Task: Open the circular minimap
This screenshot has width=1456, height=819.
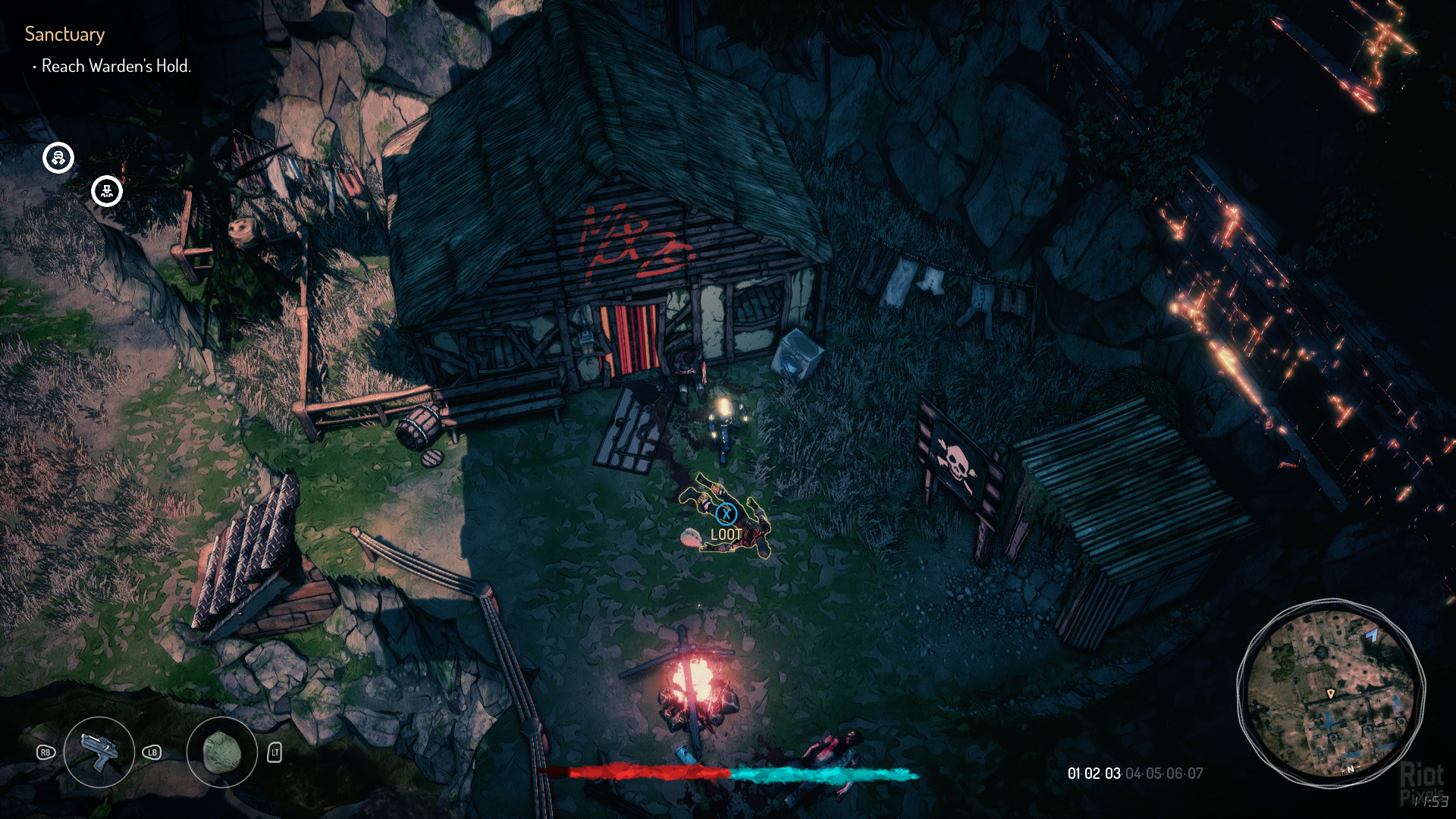Action: [x=1331, y=692]
